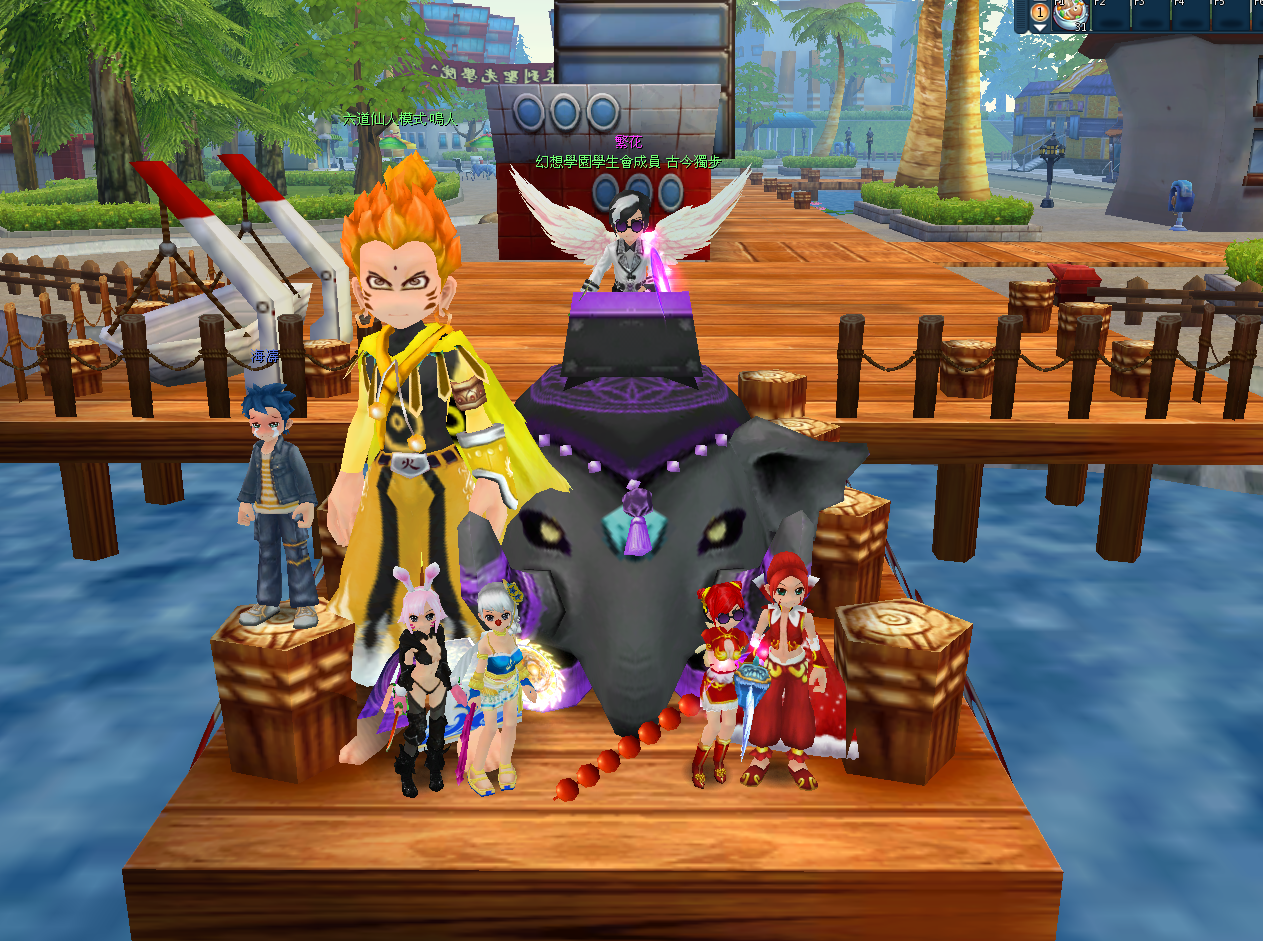Click the hotbar page down arrow
This screenshot has width=1263, height=941.
point(1040,27)
